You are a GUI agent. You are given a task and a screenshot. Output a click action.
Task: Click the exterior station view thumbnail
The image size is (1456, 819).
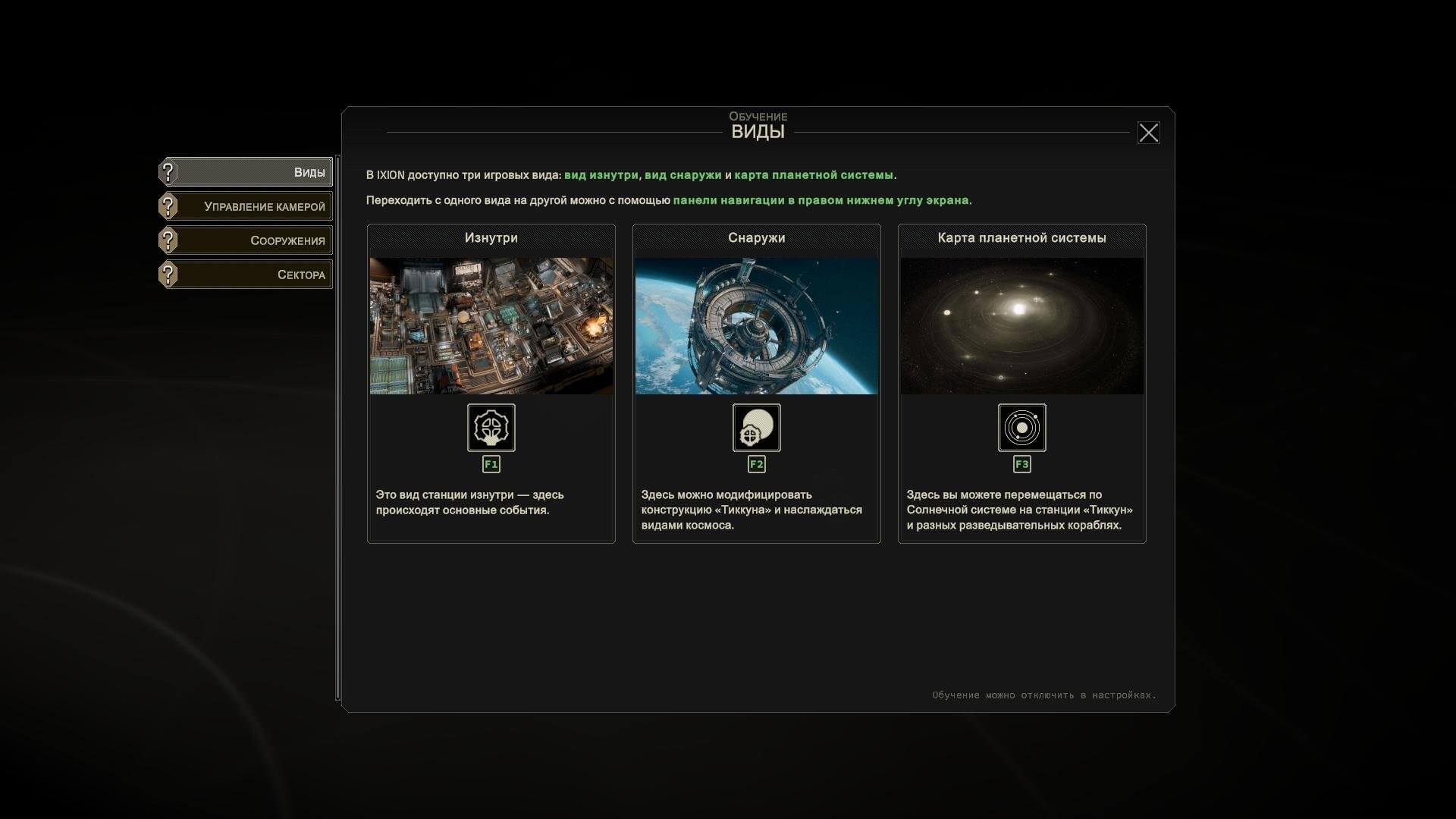(x=757, y=325)
